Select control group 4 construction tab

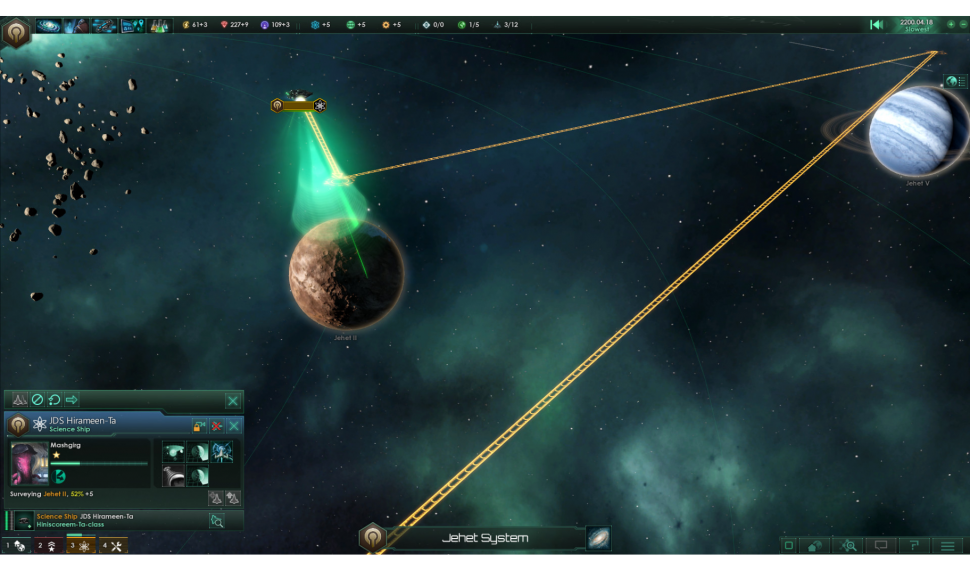coord(113,545)
